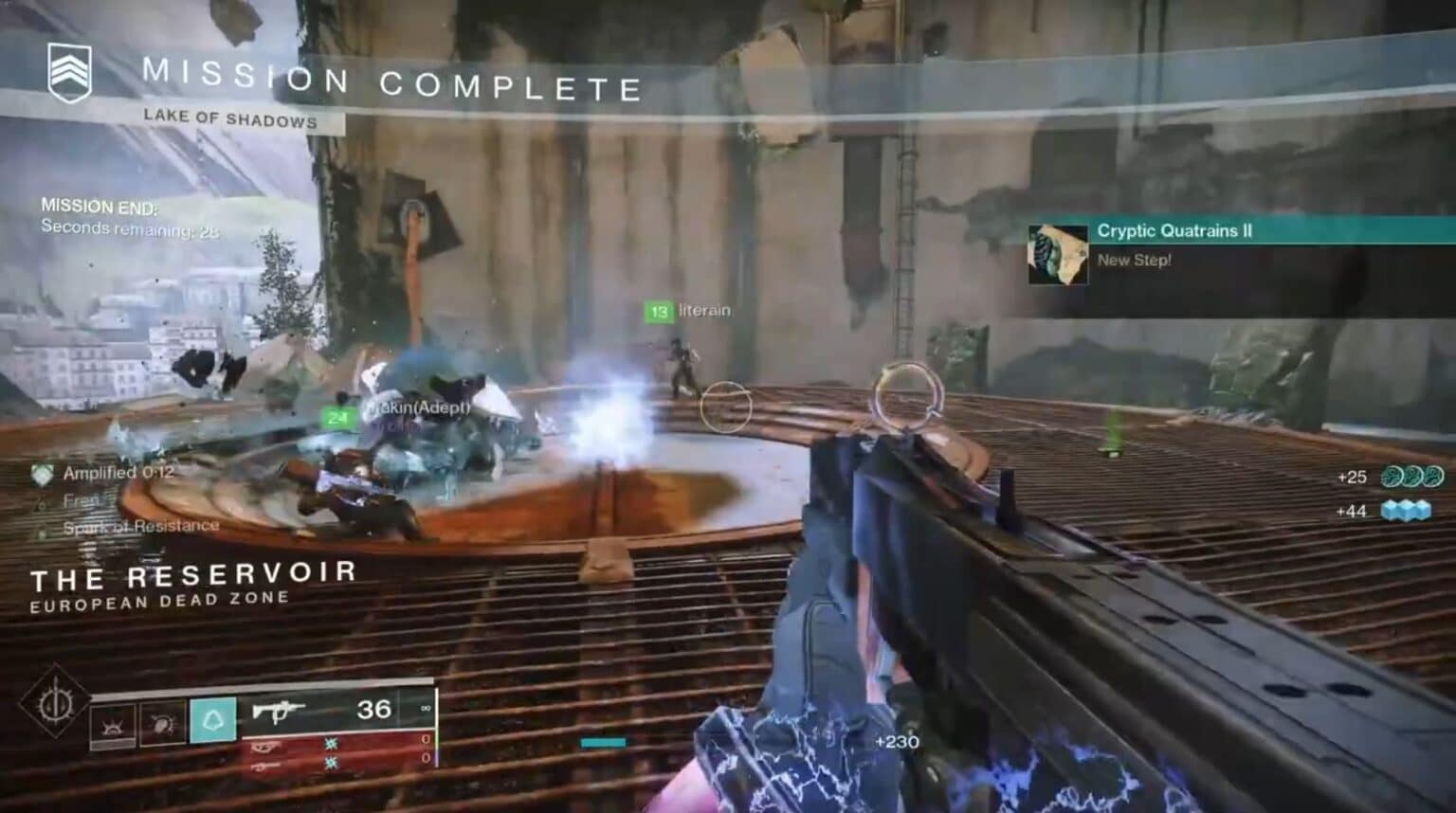Viewport: 1456px width, 813px height.
Task: Activate the grenade ability icon
Action: [x=113, y=727]
